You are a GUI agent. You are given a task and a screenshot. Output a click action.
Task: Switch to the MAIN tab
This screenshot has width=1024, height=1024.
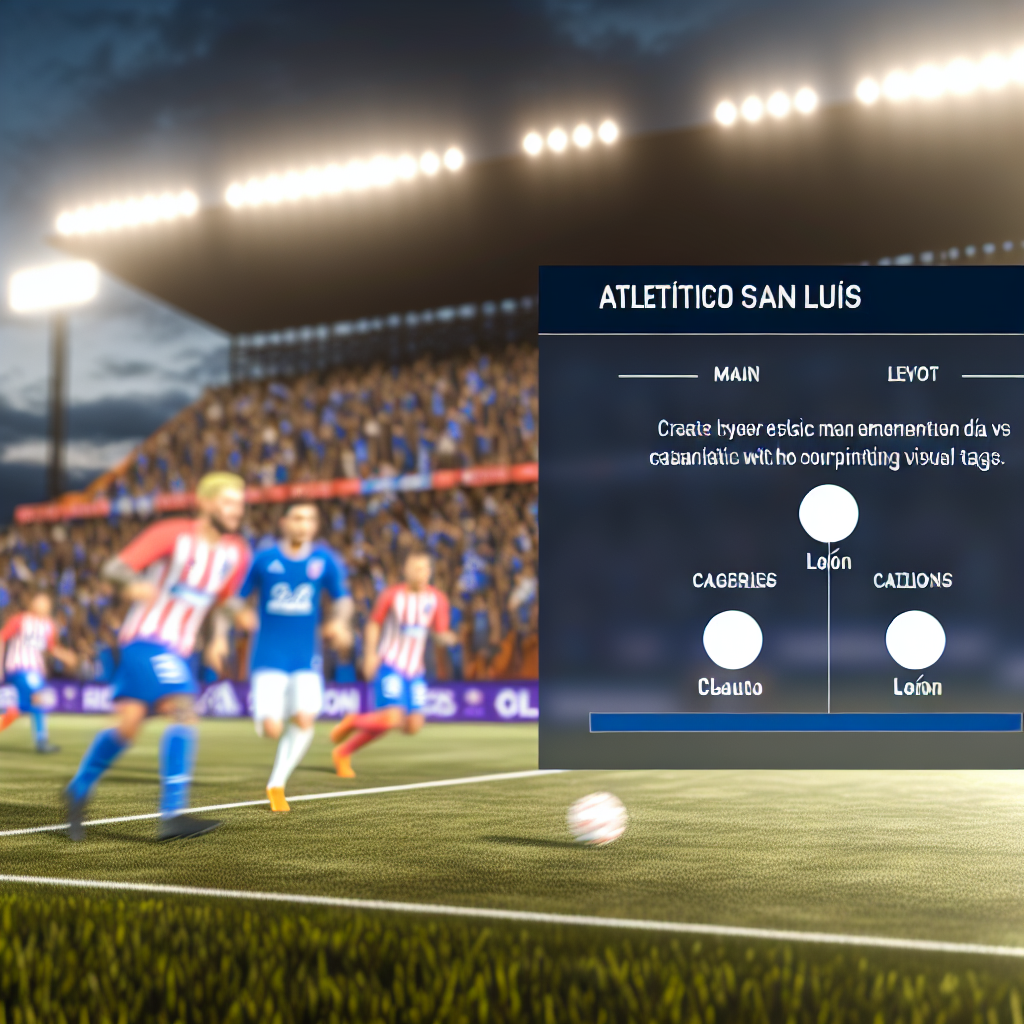[736, 375]
